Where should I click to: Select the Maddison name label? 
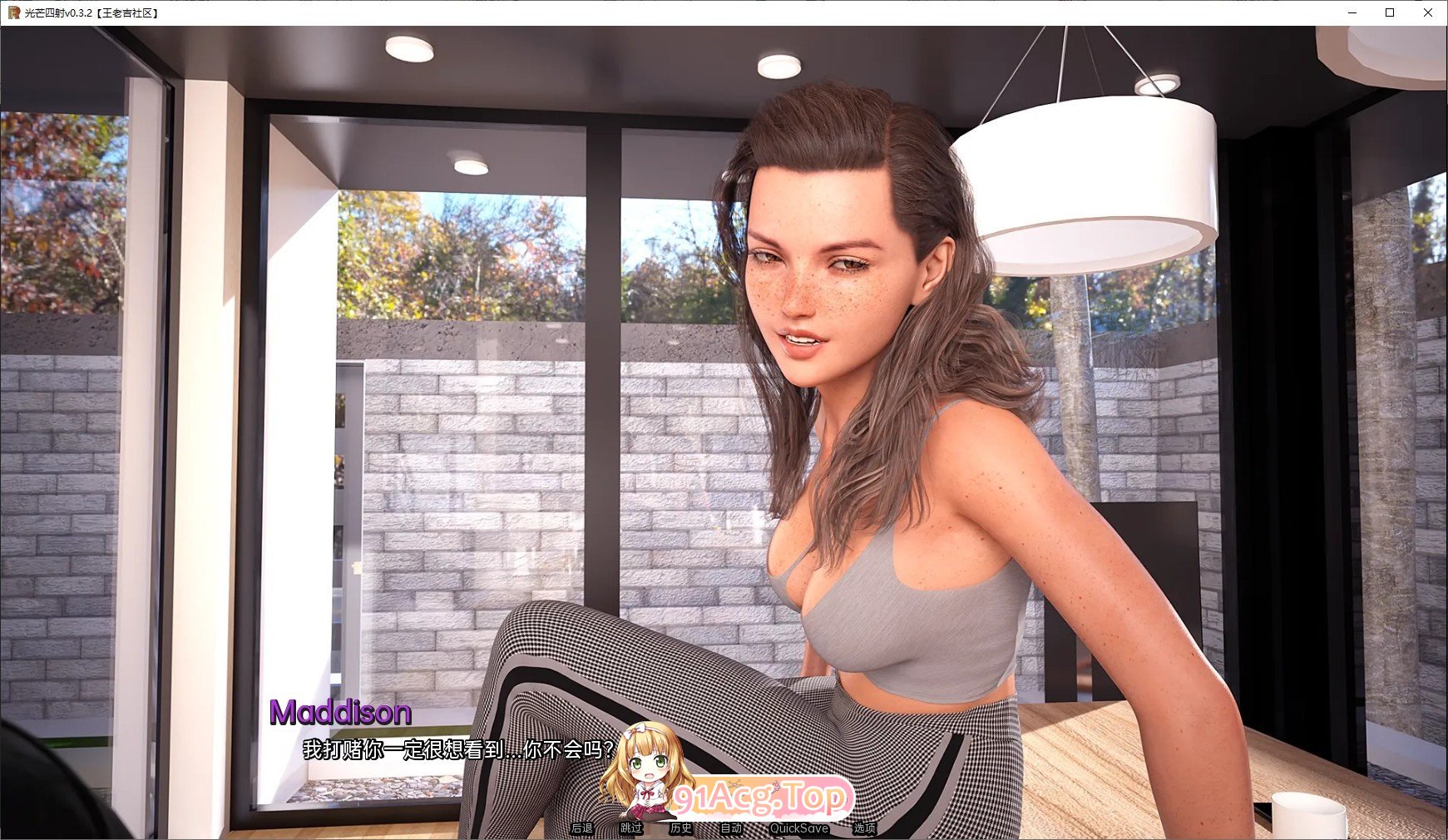click(339, 712)
